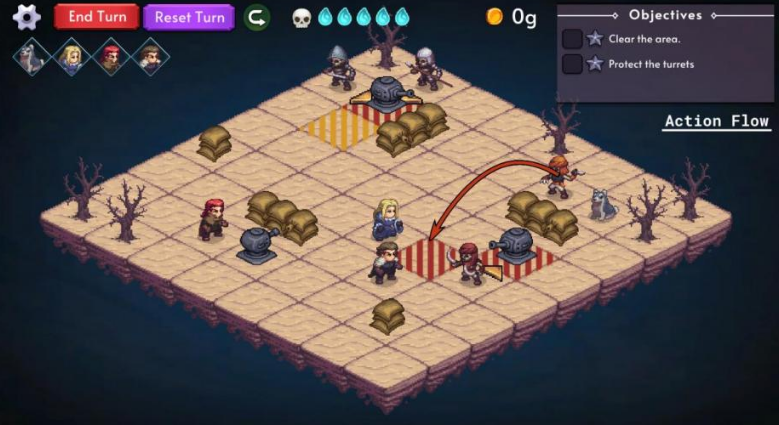Pick the brown-haired bearded hero portrait

[151, 57]
